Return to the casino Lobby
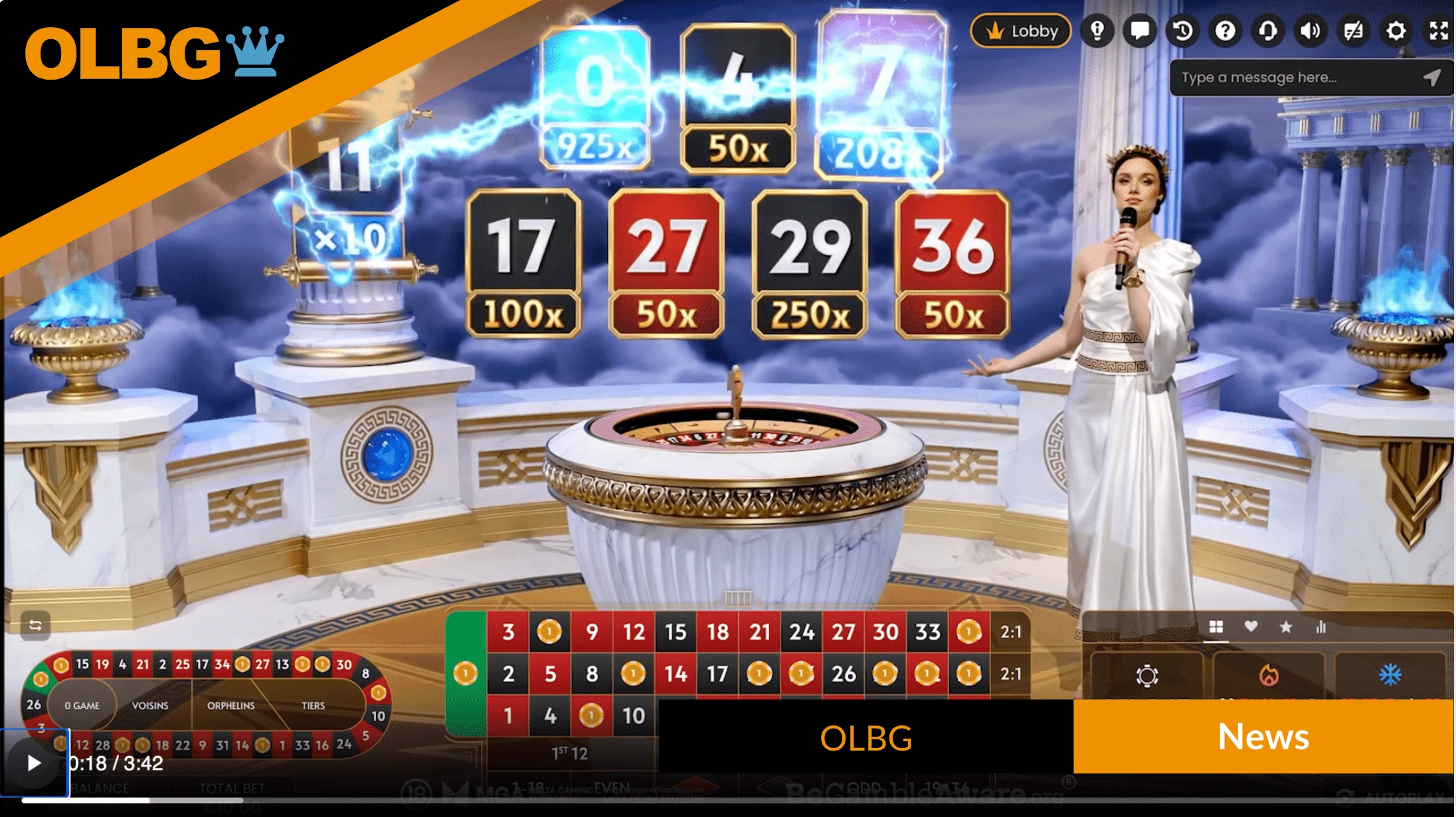 tap(1021, 31)
